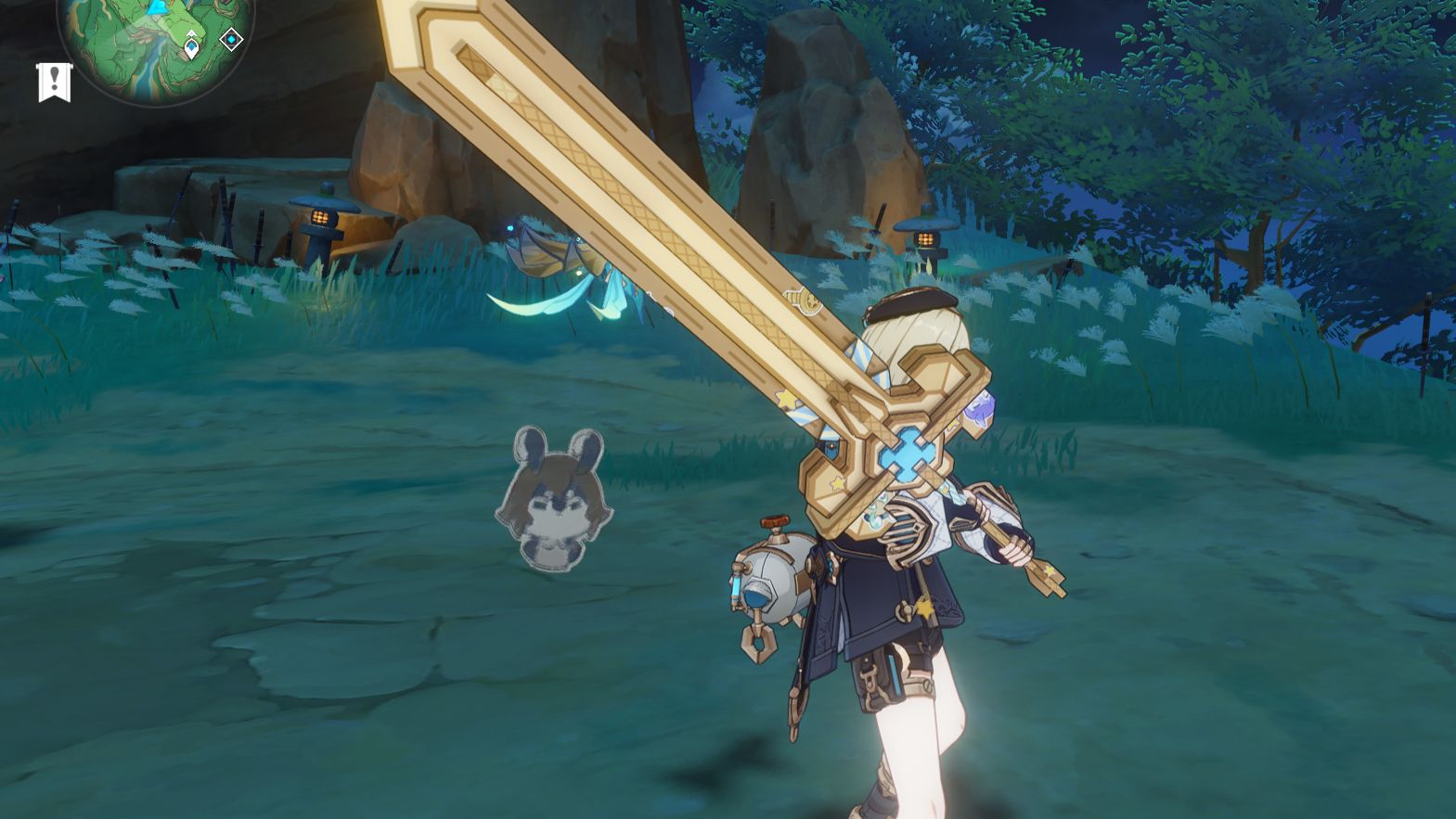Click the quest exclamation banner icon
1456x819 pixels.
(54, 81)
